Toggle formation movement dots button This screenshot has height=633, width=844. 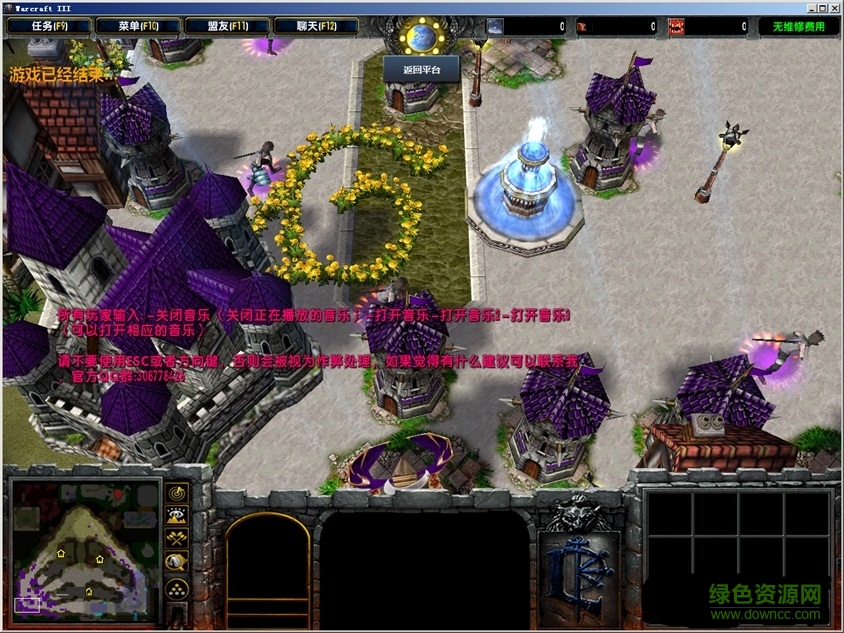tap(177, 587)
